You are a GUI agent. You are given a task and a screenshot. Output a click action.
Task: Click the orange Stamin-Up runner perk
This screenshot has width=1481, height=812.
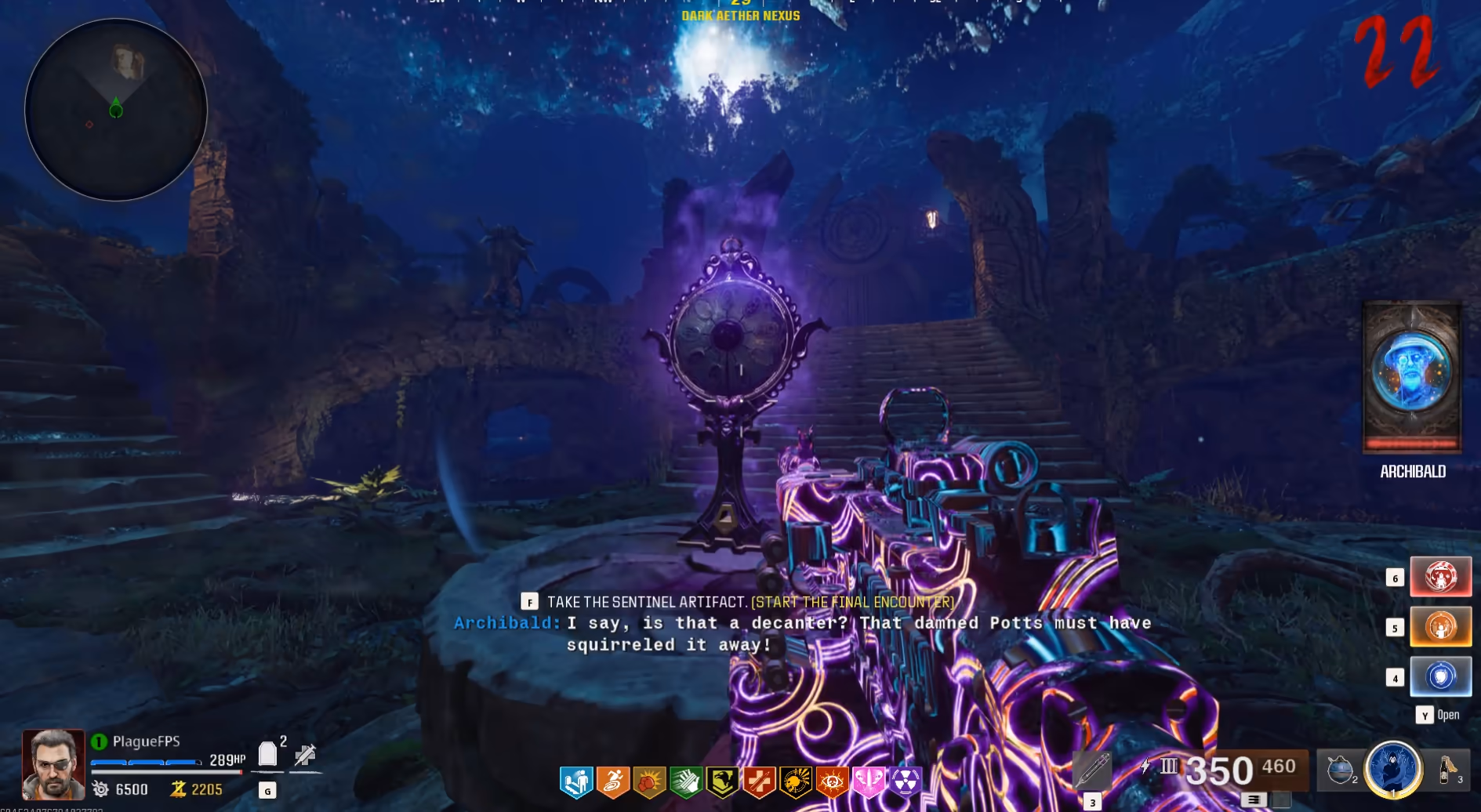click(613, 781)
